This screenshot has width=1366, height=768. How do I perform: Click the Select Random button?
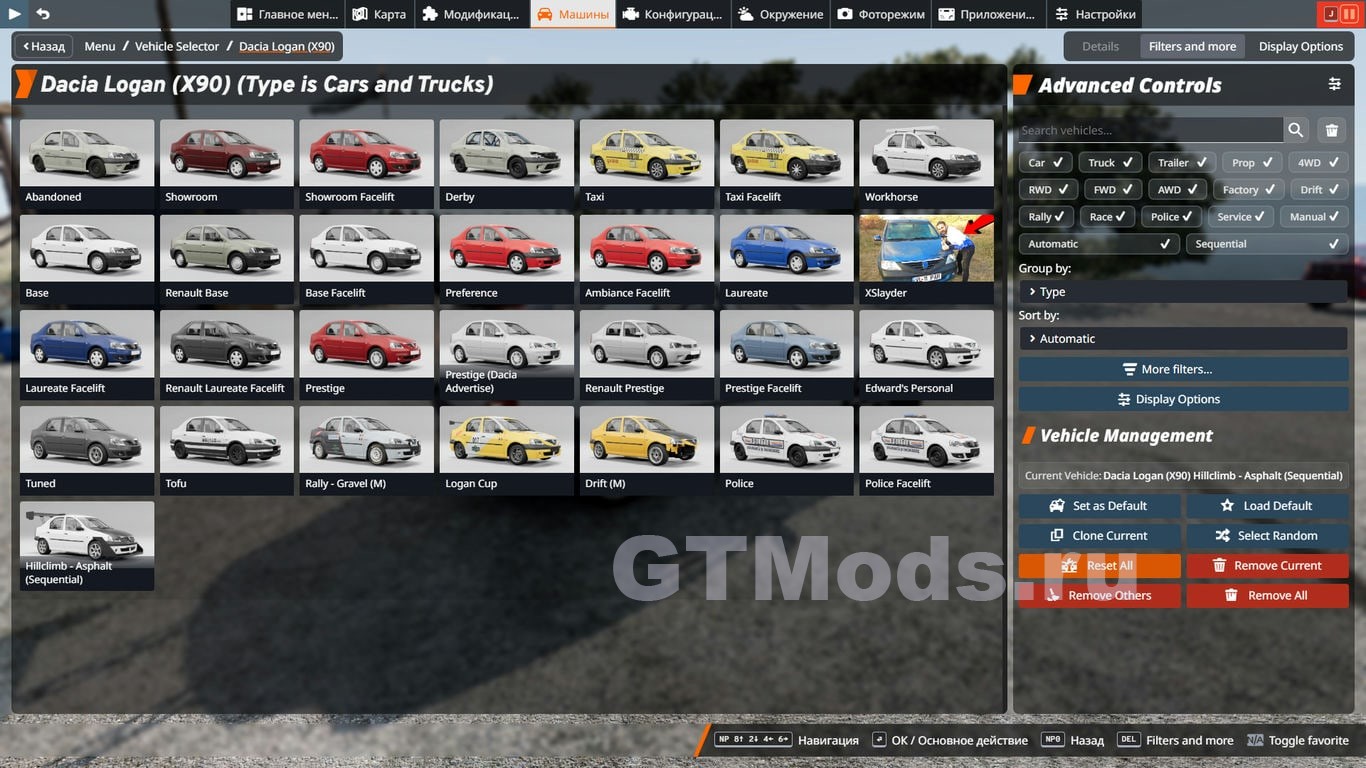tap(1267, 536)
